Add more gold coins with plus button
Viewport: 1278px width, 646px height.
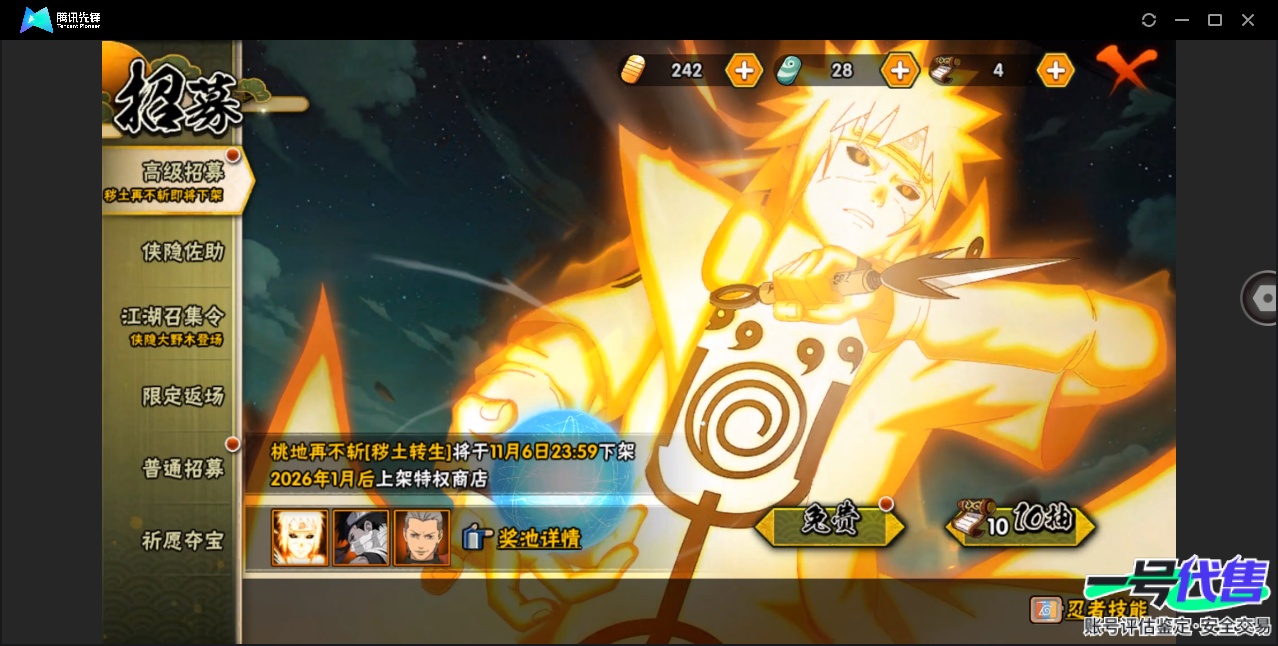point(744,70)
